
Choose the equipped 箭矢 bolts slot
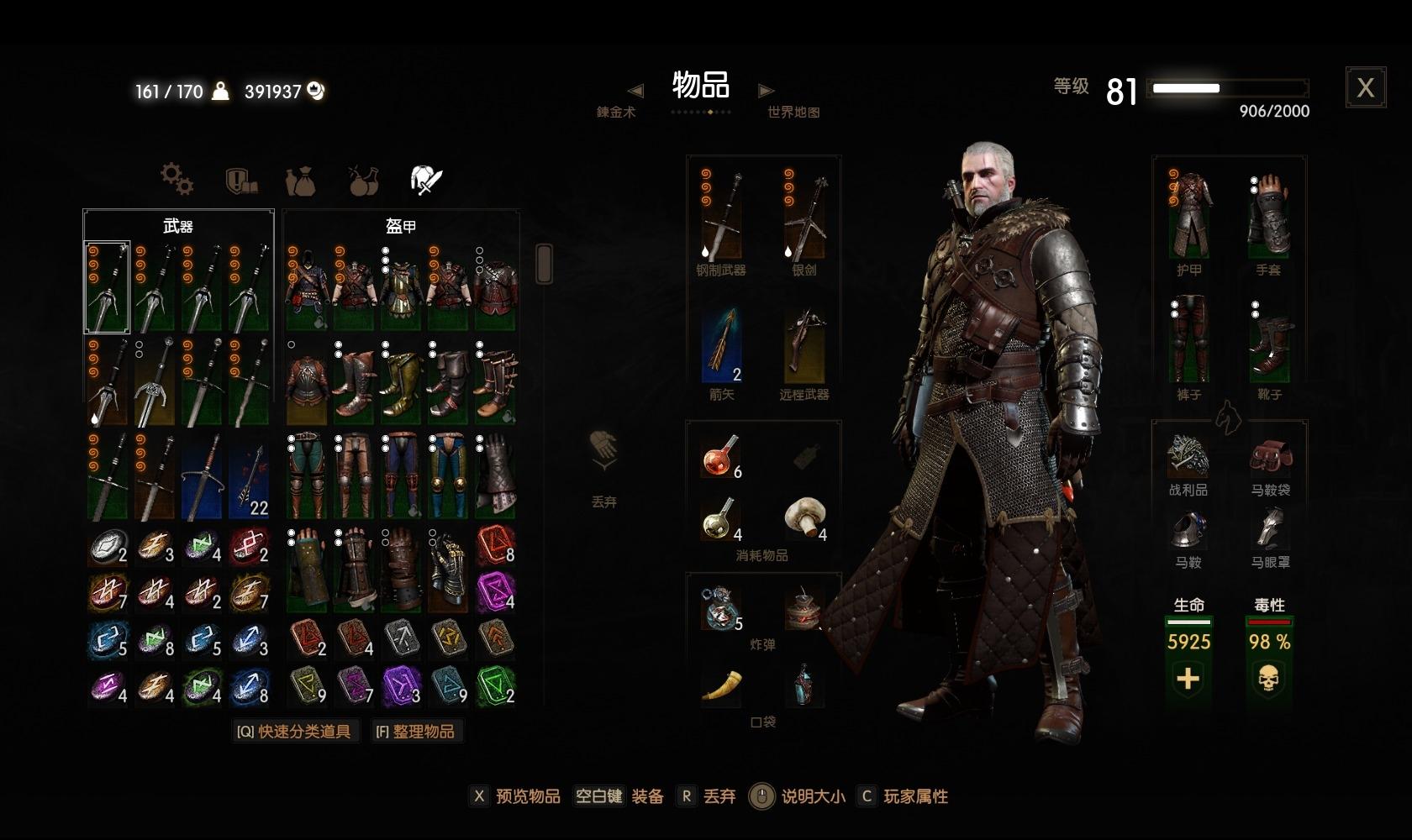point(721,344)
